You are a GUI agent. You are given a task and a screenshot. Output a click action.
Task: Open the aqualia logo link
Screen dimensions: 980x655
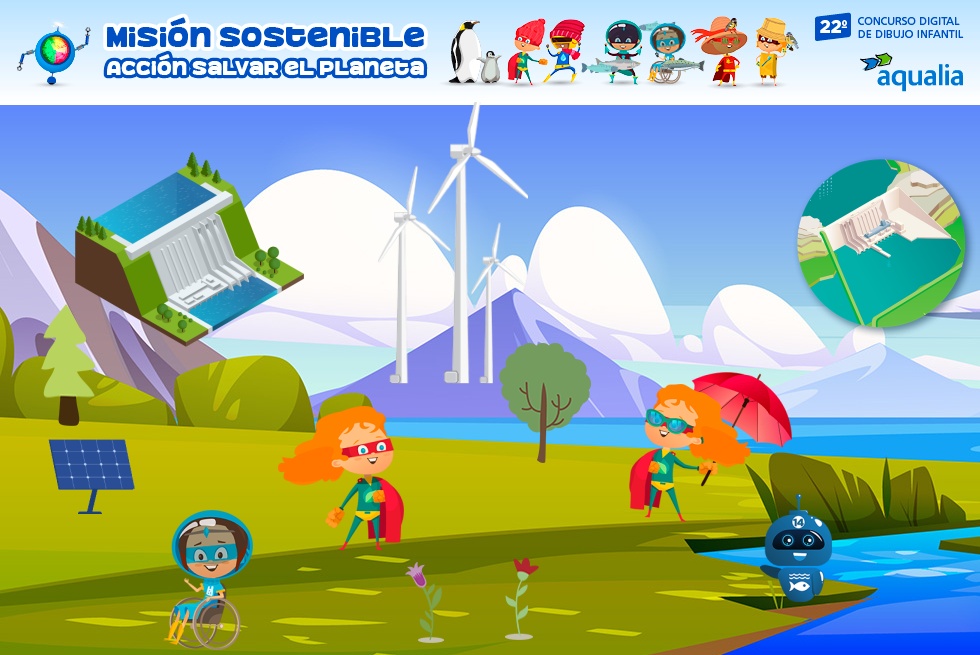[911, 70]
